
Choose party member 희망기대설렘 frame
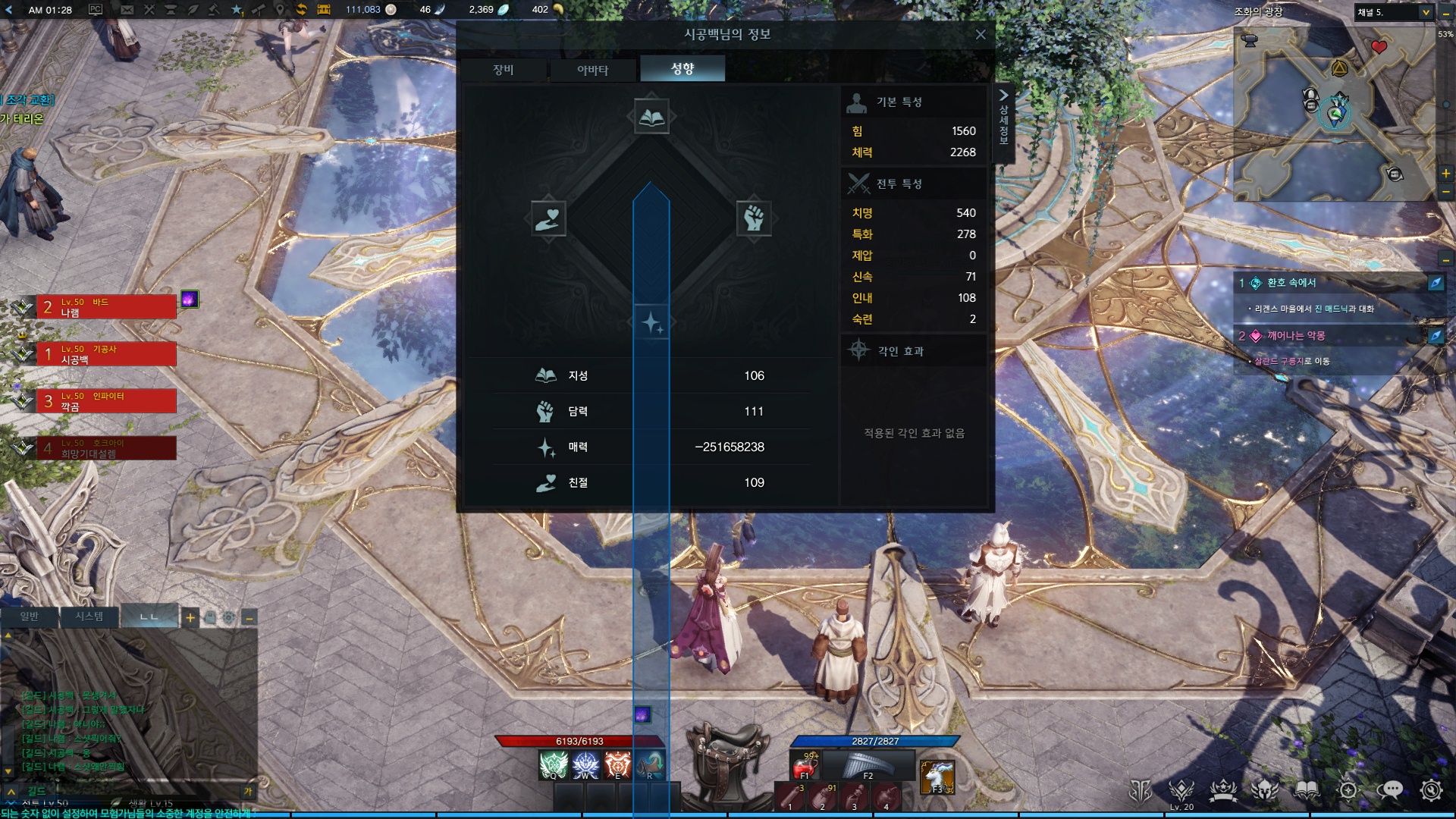tap(106, 448)
